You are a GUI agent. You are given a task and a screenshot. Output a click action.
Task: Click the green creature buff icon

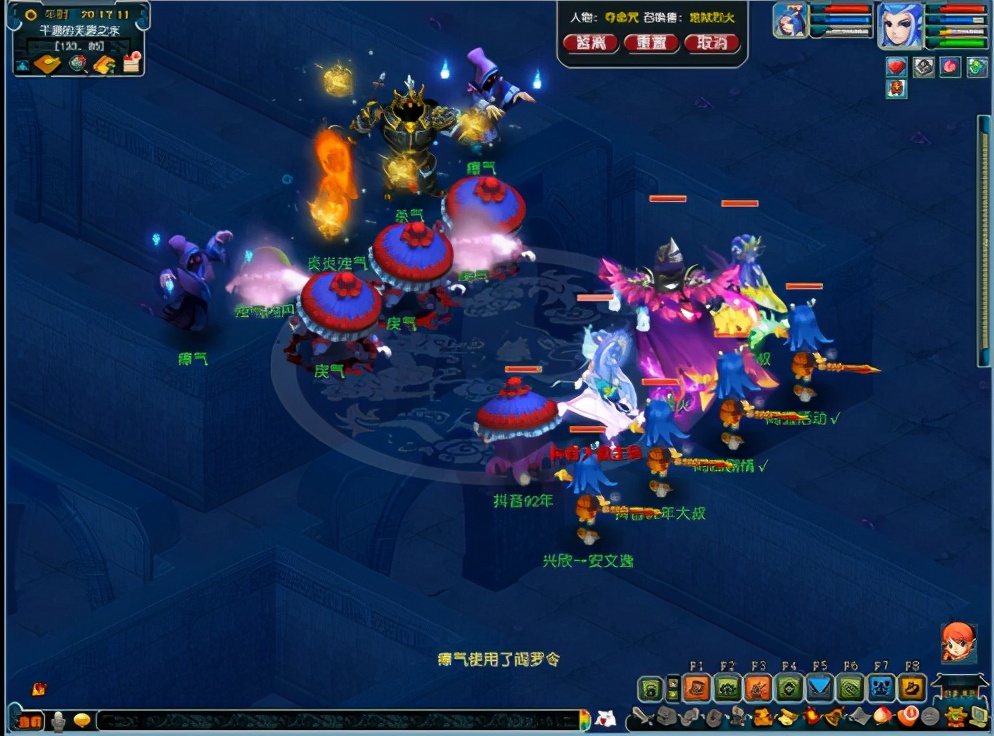click(x=975, y=67)
